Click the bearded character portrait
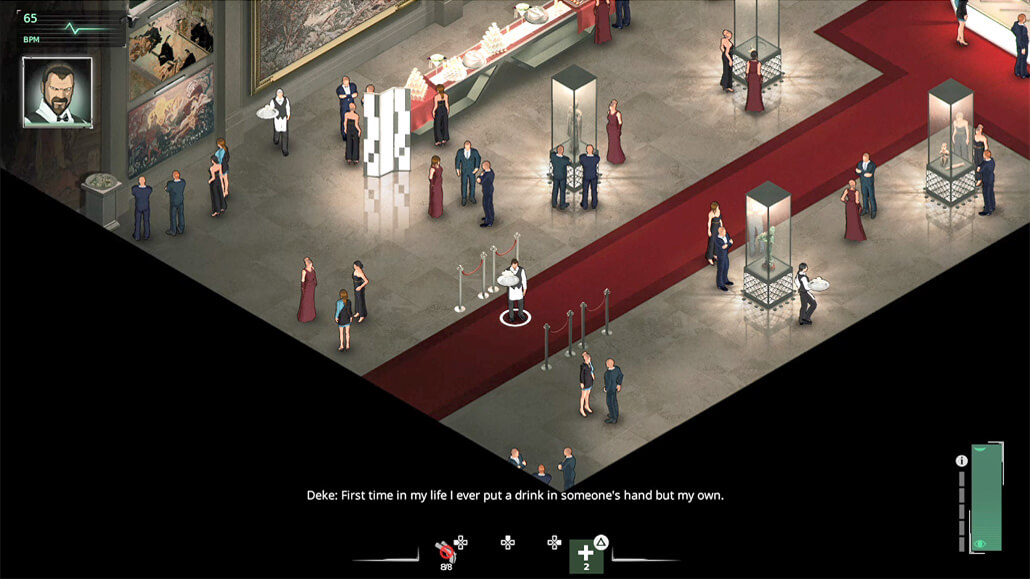 pos(57,92)
